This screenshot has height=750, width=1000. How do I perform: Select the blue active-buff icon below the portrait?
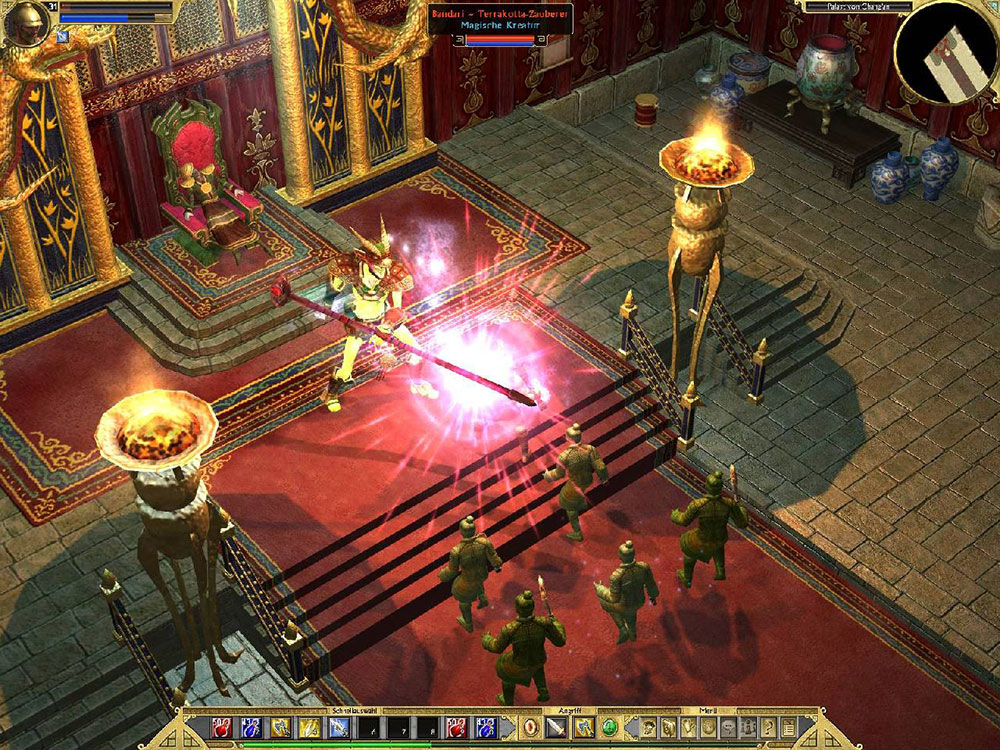[62, 36]
